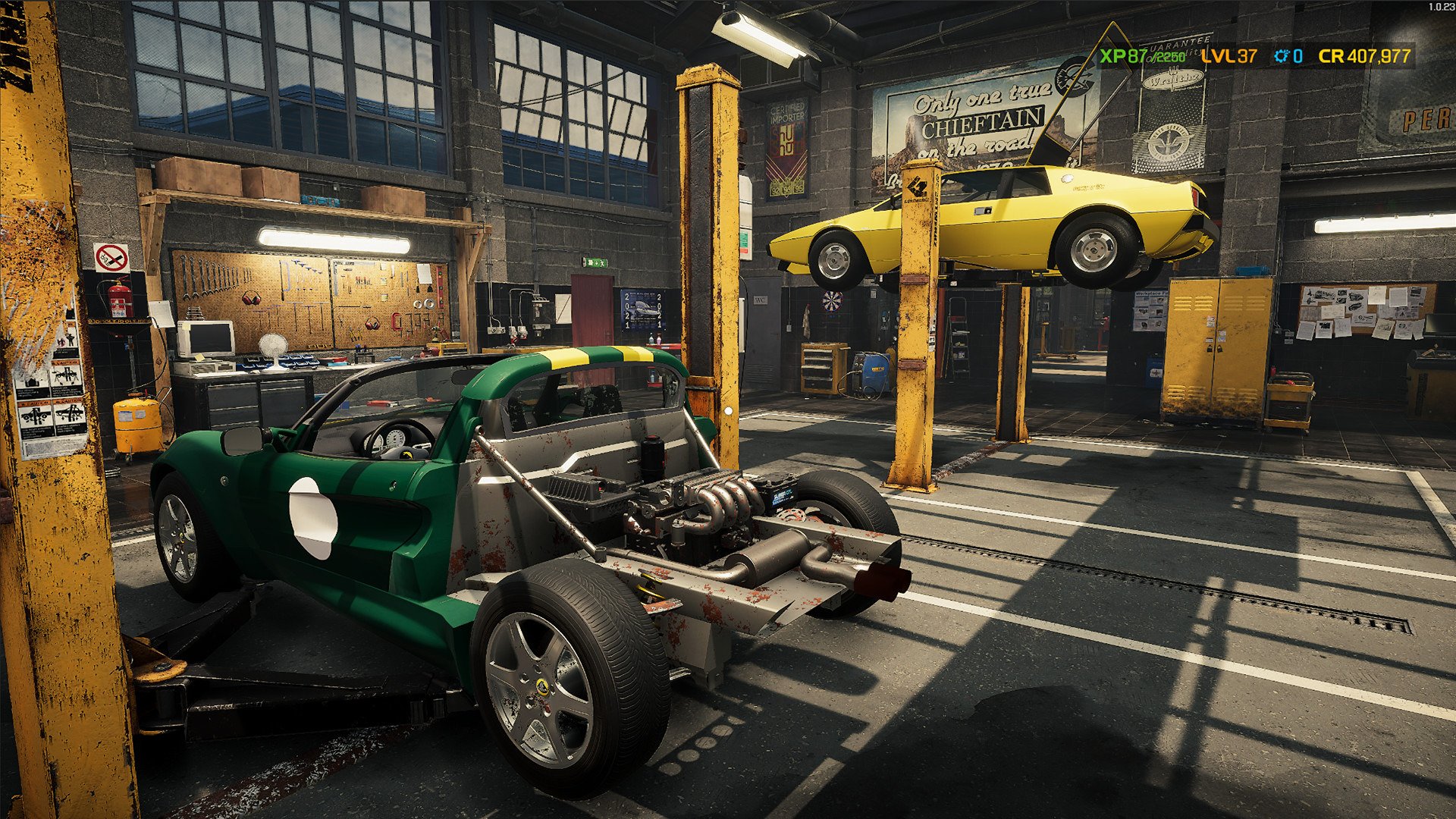Click the version number 1.0.23
The height and width of the screenshot is (819, 1456).
coord(1436,8)
